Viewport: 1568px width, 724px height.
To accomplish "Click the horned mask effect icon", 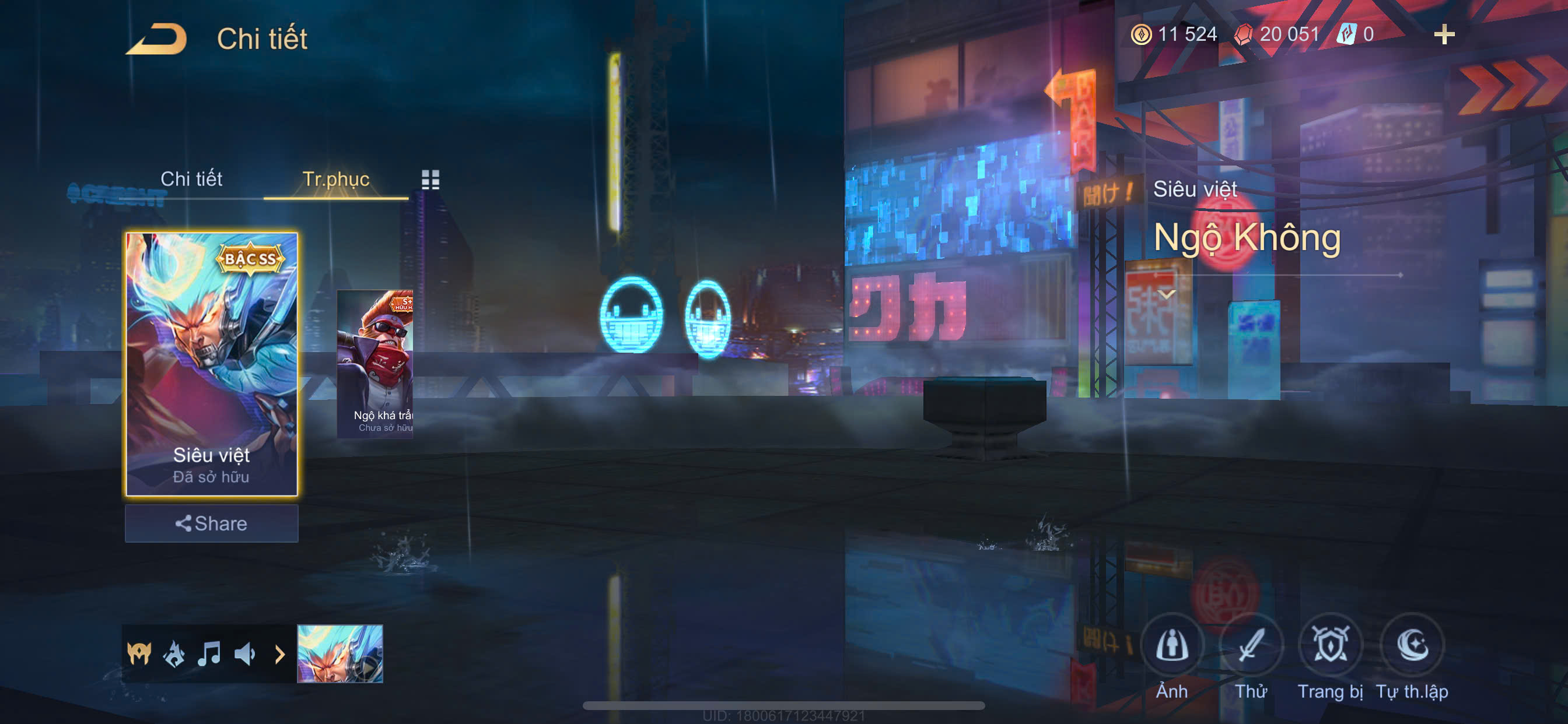I will [139, 654].
